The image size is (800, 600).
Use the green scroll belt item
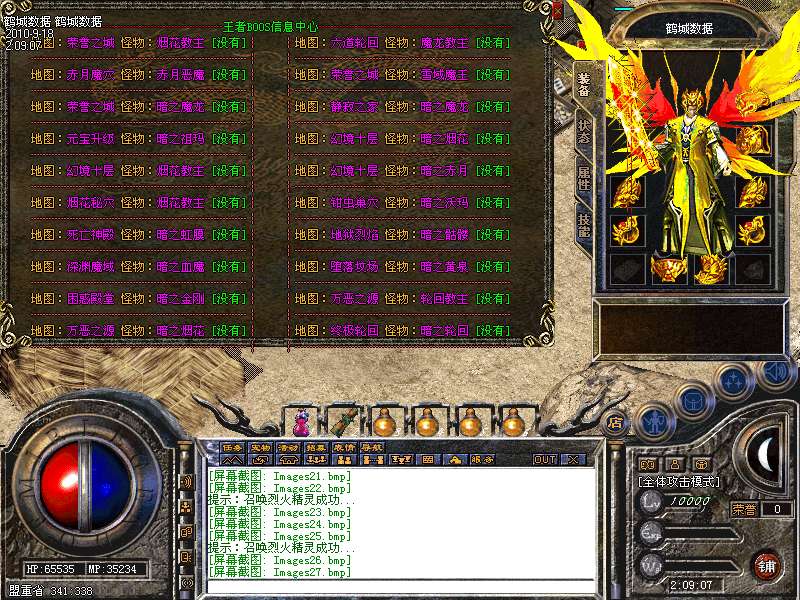click(343, 418)
